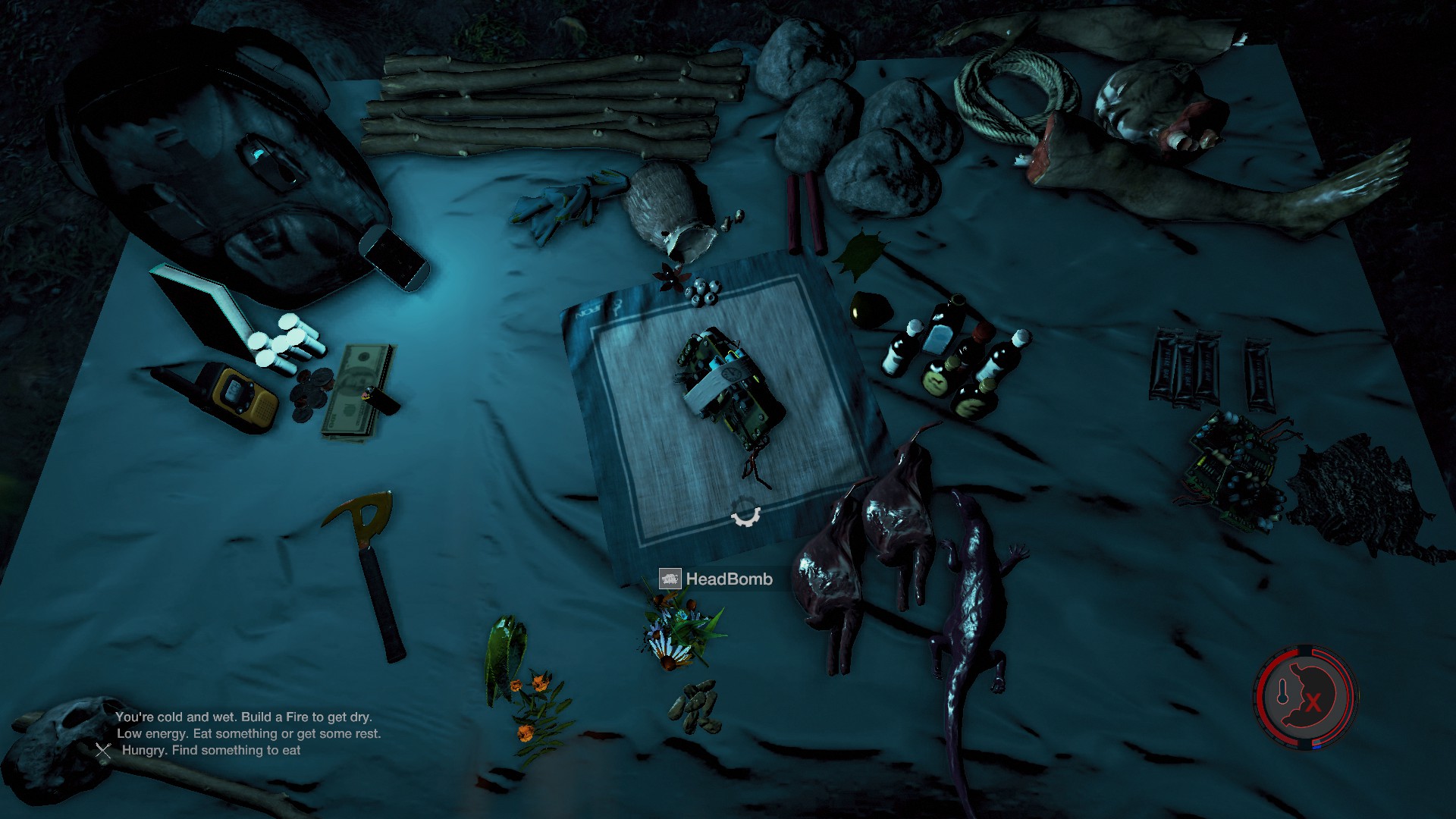
Task: Select the white pill bottles
Action: click(287, 345)
